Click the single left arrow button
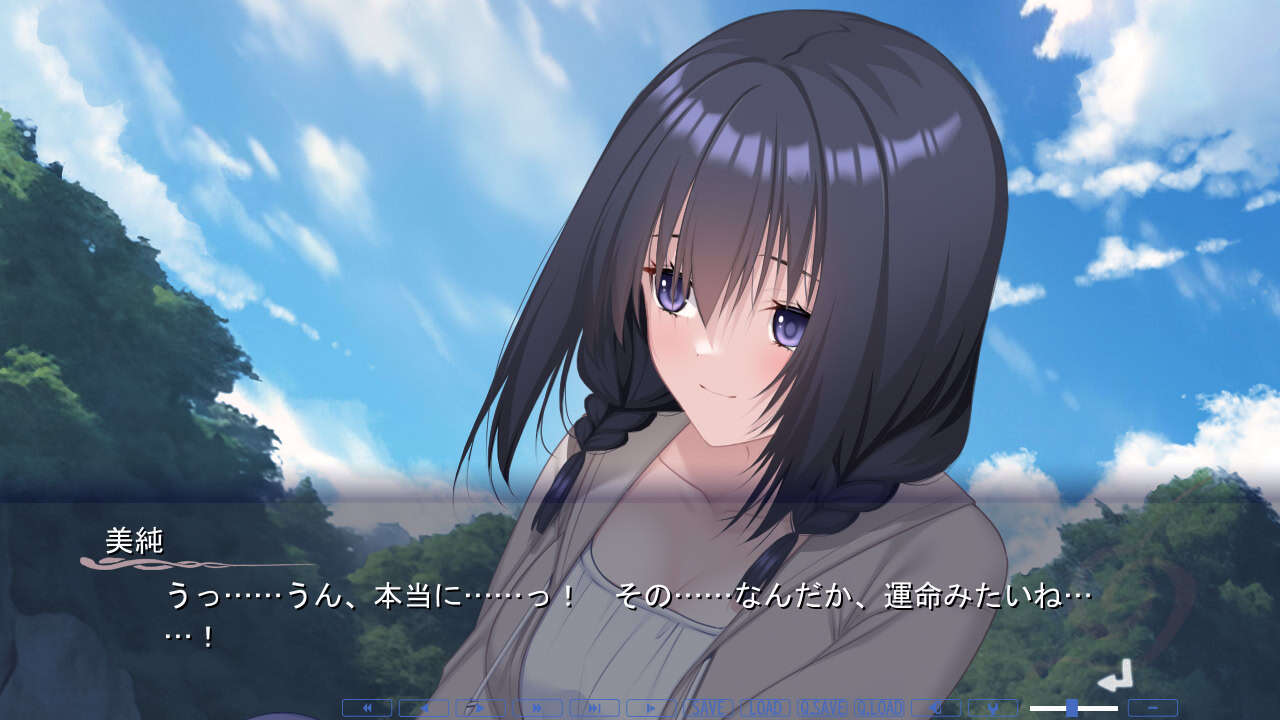The width and height of the screenshot is (1280, 720). pyautogui.click(x=423, y=708)
